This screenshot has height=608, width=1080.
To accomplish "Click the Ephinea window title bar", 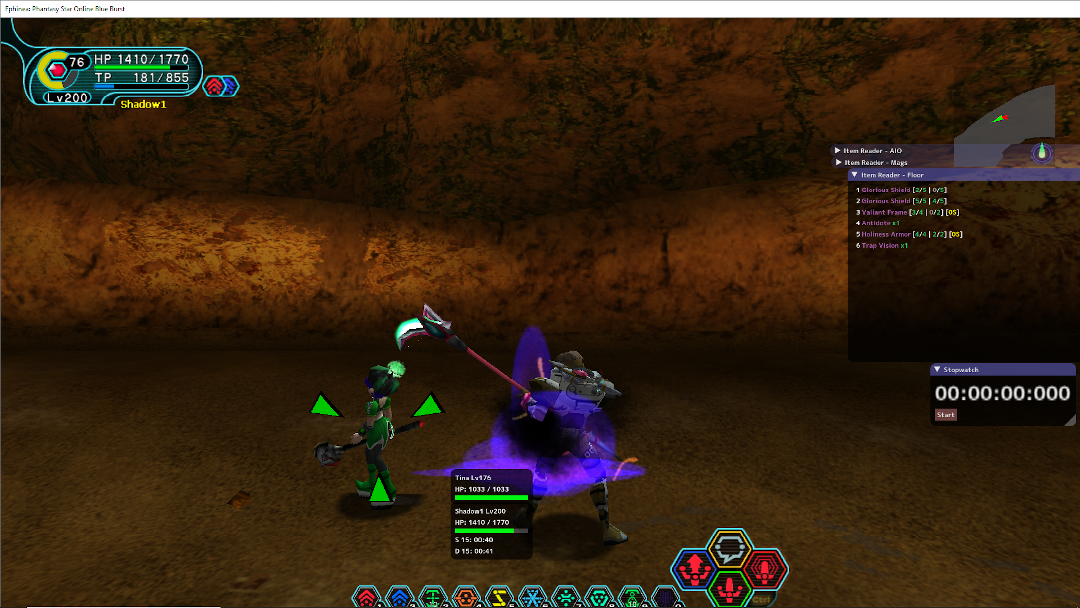I will click(540, 7).
